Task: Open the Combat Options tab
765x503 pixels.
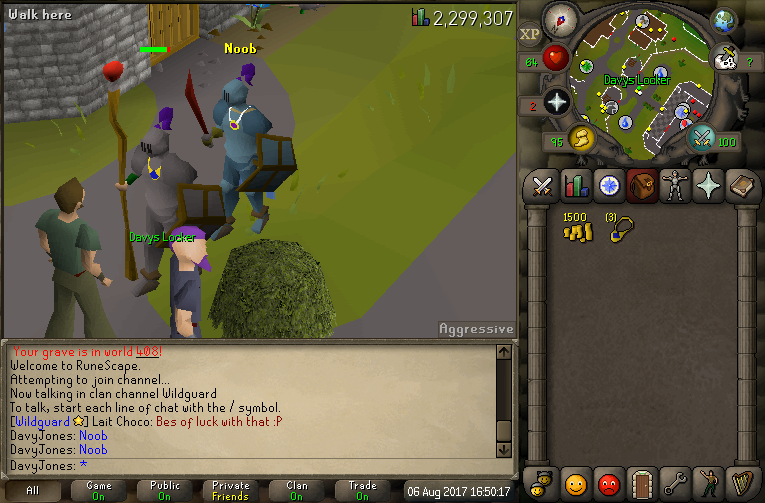Action: click(x=542, y=186)
